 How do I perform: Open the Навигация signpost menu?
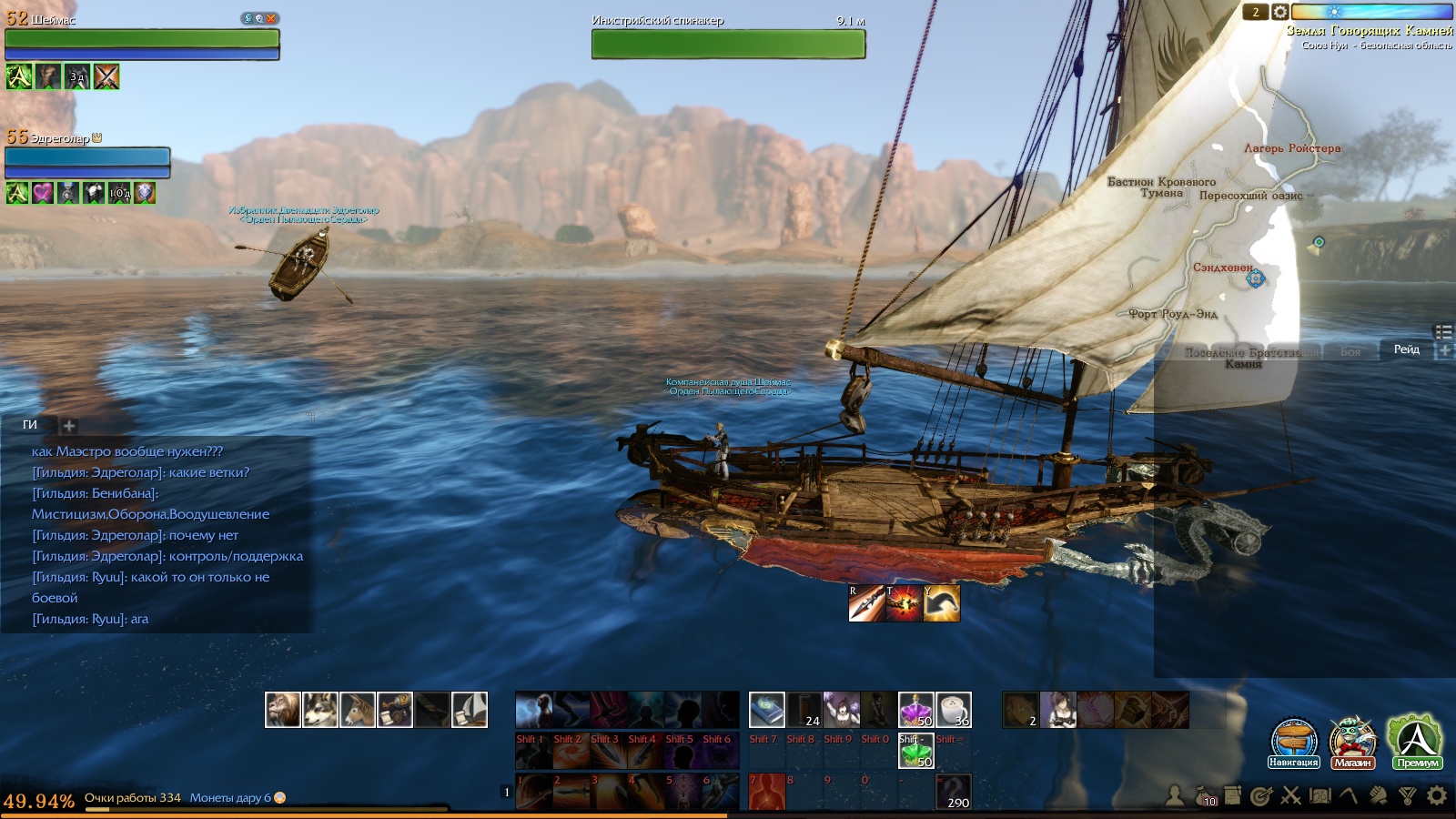pyautogui.click(x=1293, y=743)
